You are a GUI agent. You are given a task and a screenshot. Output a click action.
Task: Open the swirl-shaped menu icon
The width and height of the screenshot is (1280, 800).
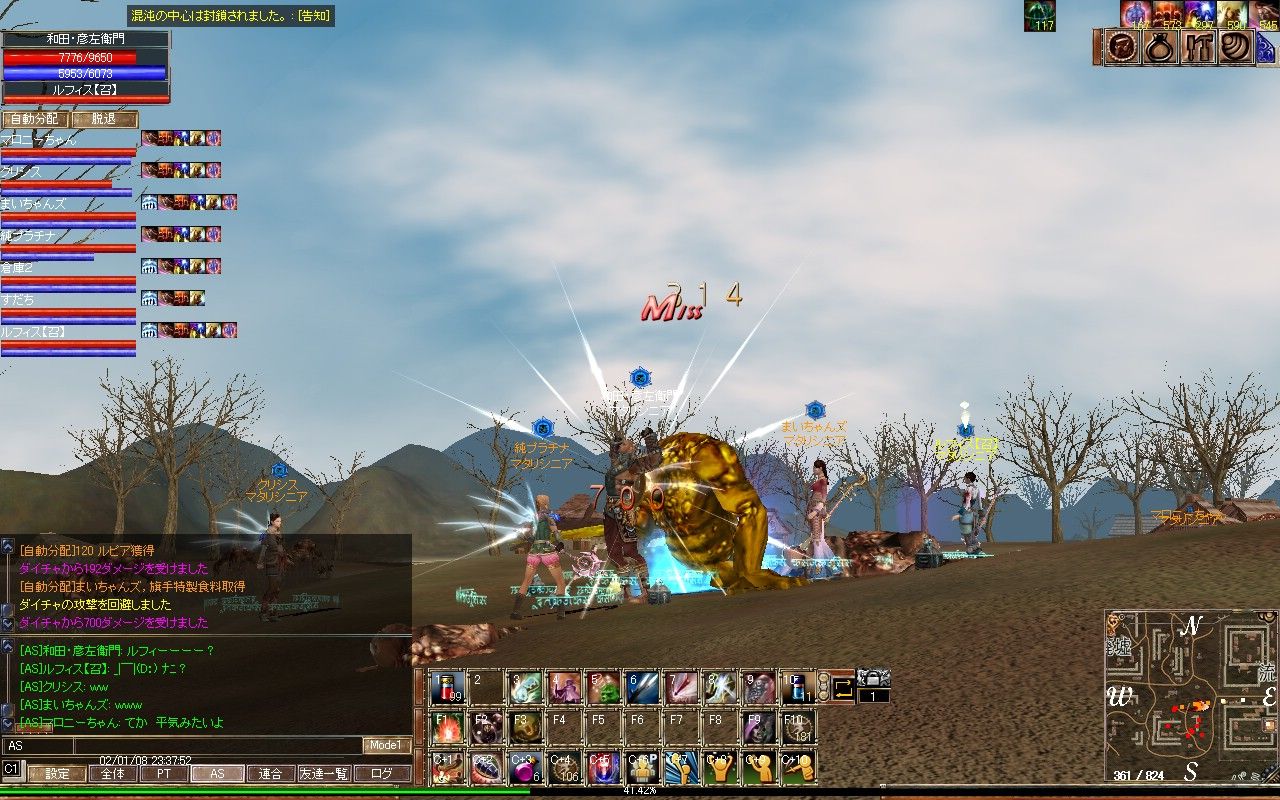[x=1236, y=48]
